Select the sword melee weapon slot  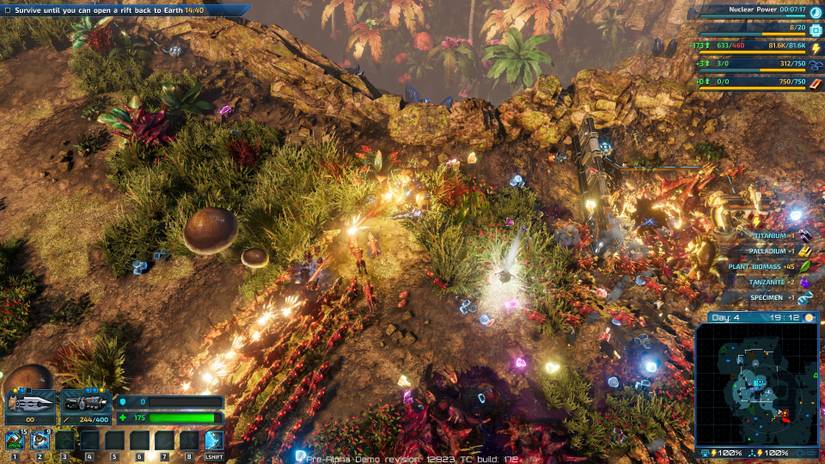point(29,404)
